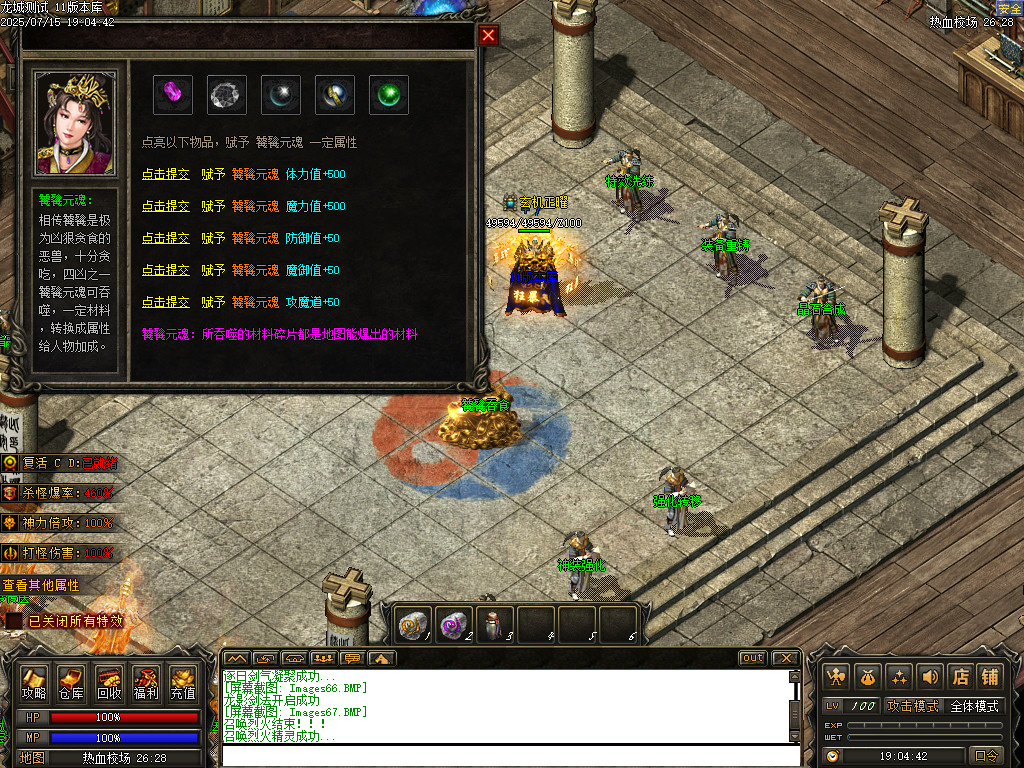Image resolution: width=1024 pixels, height=768 pixels.
Task: Submit material for 魔力值+500 bonus
Action: (165, 206)
